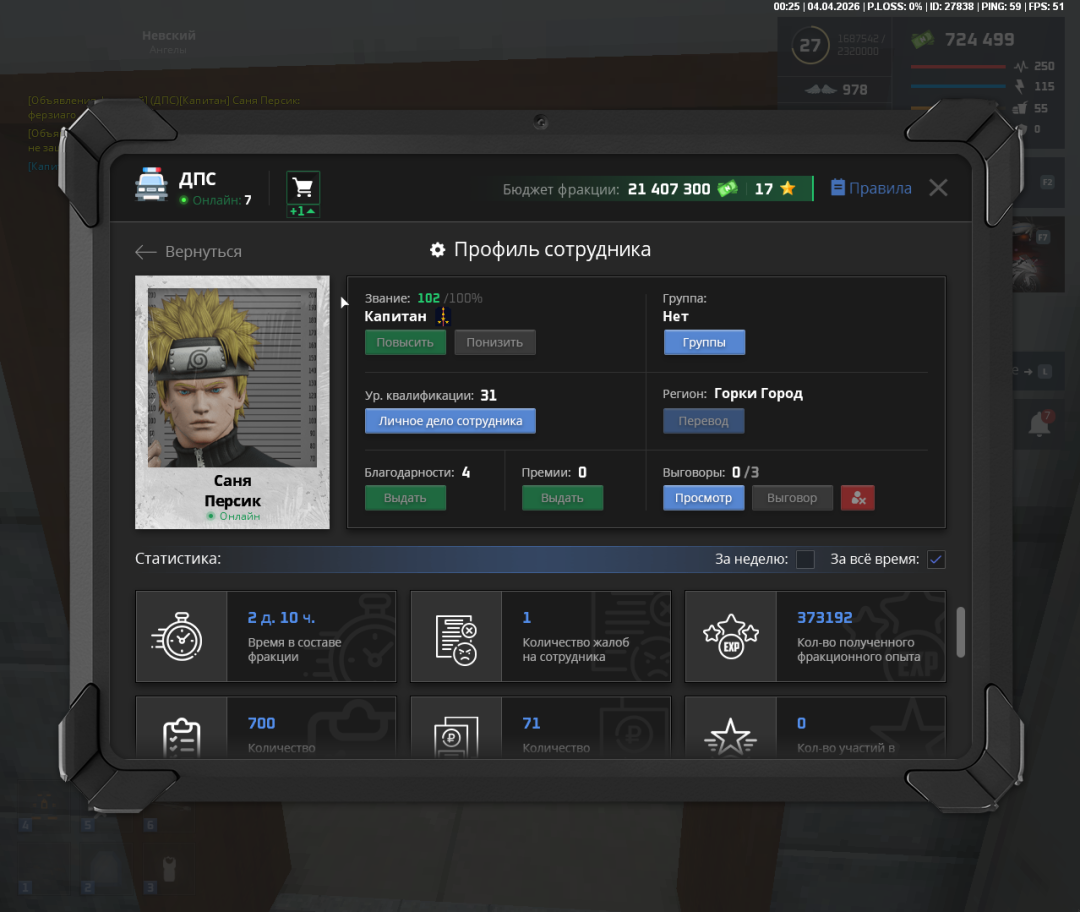Select the Количество жалоб на сотрудника tile
Viewport: 1080px width, 912px height.
540,636
